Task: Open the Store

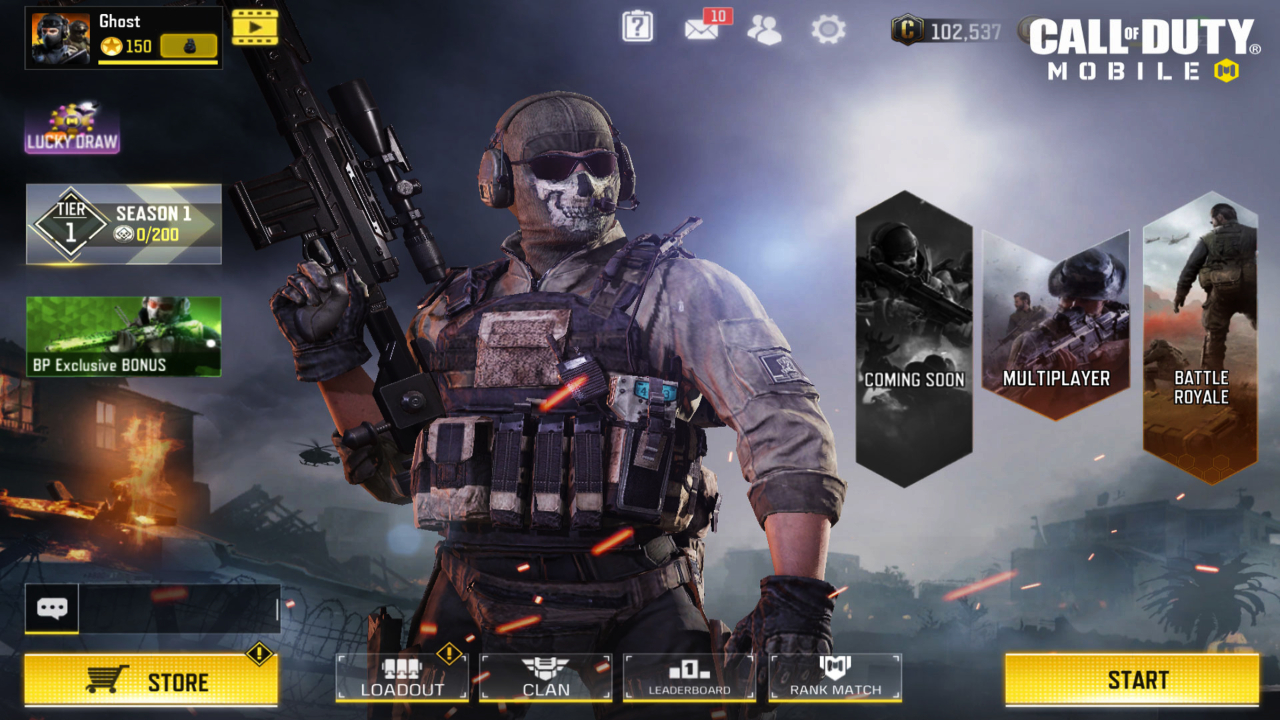Action: pyautogui.click(x=150, y=680)
